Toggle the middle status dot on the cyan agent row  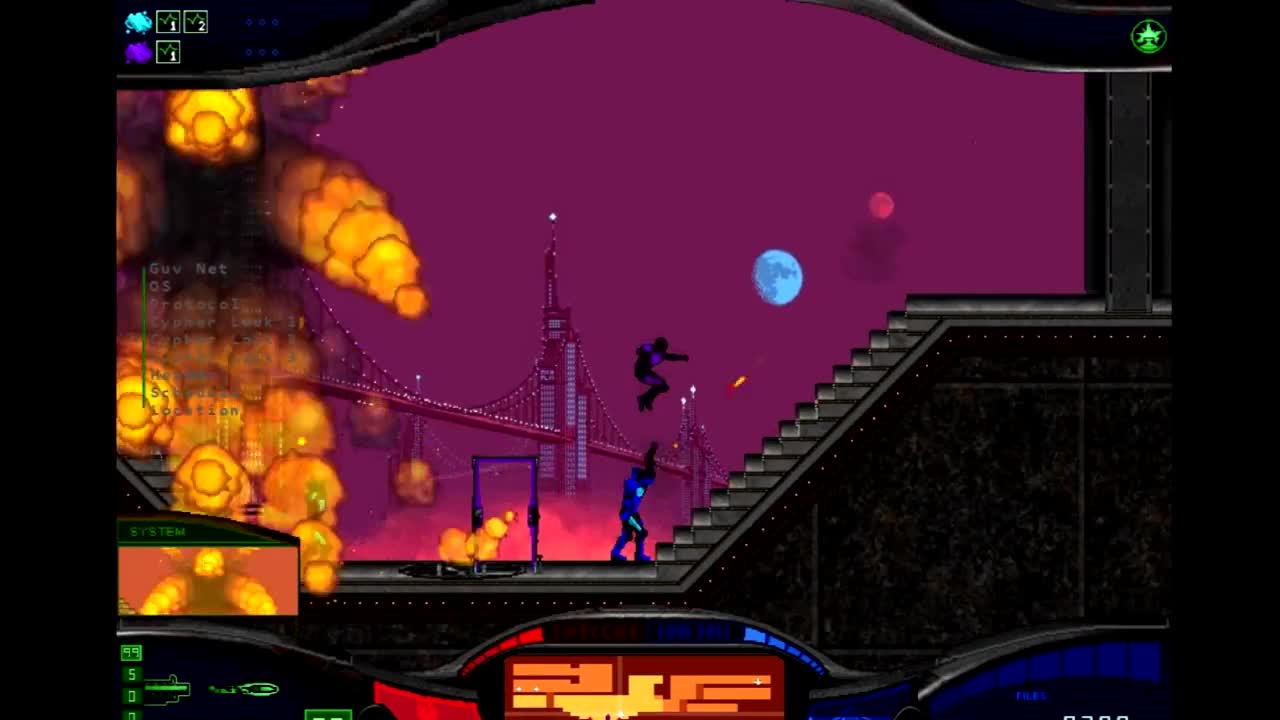[262, 22]
